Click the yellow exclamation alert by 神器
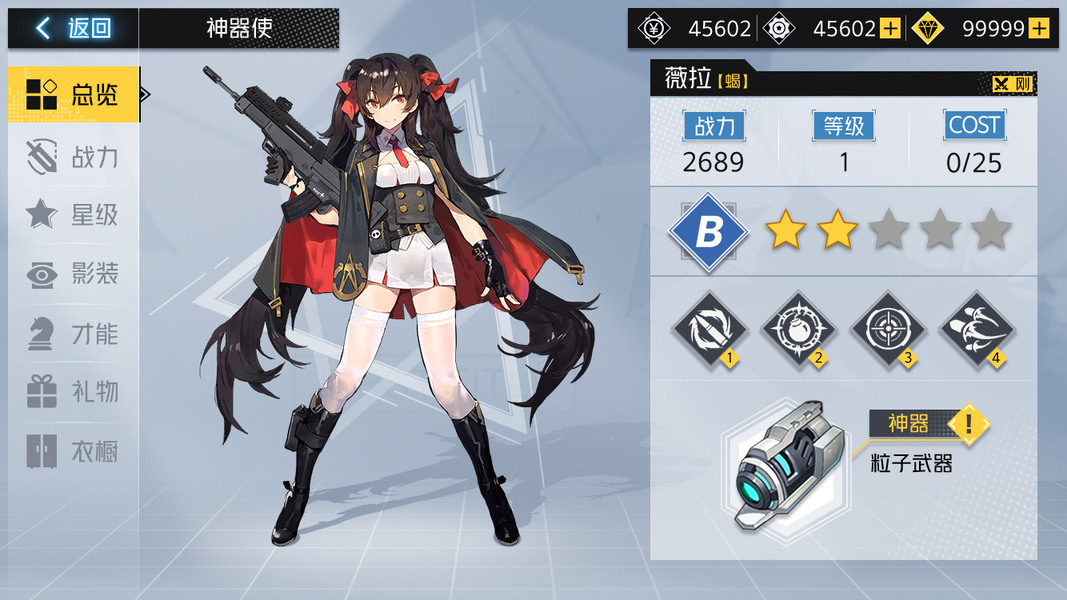This screenshot has height=600, width=1067. point(967,424)
